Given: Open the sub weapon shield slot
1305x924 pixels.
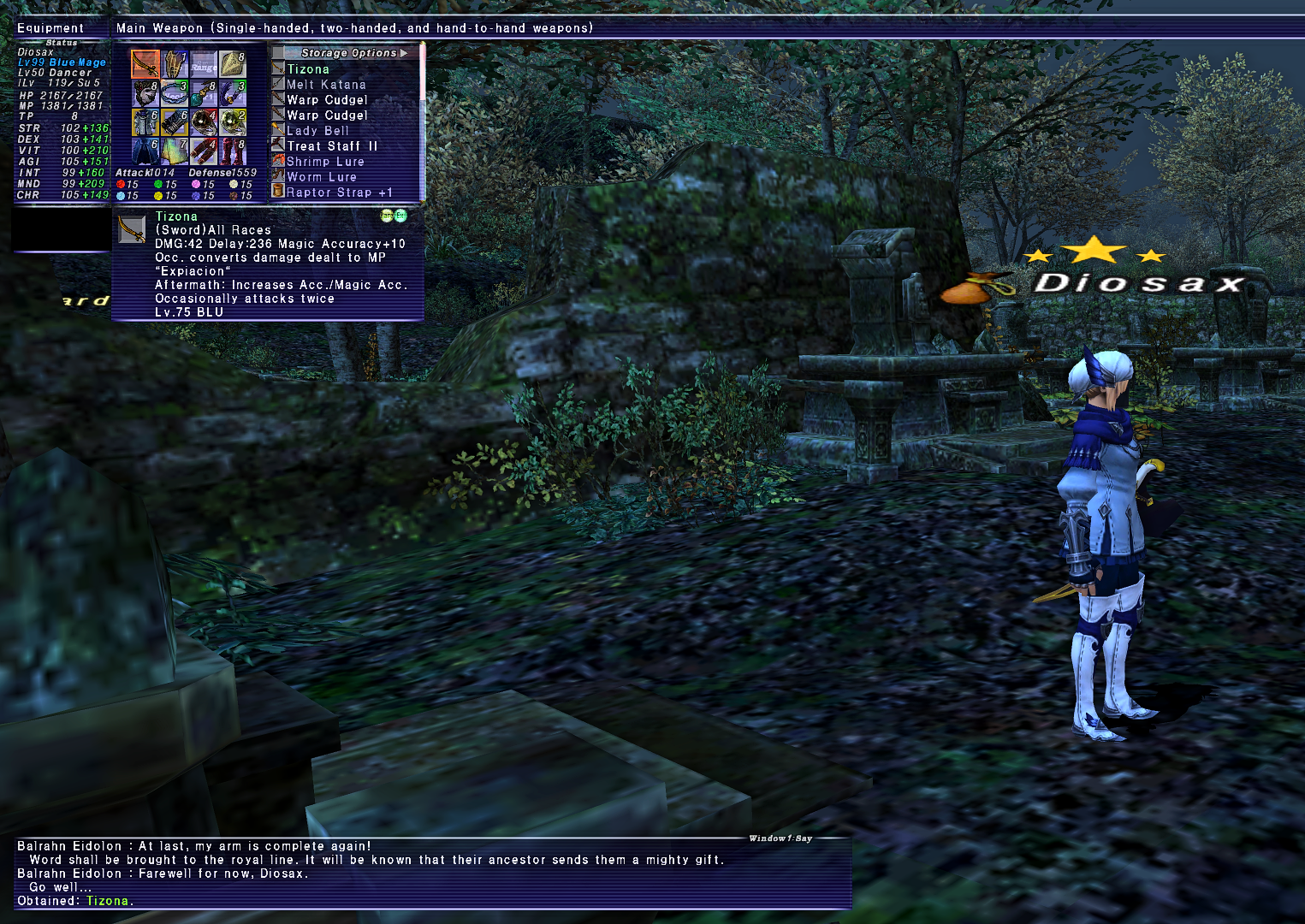Looking at the screenshot, I should tap(175, 63).
